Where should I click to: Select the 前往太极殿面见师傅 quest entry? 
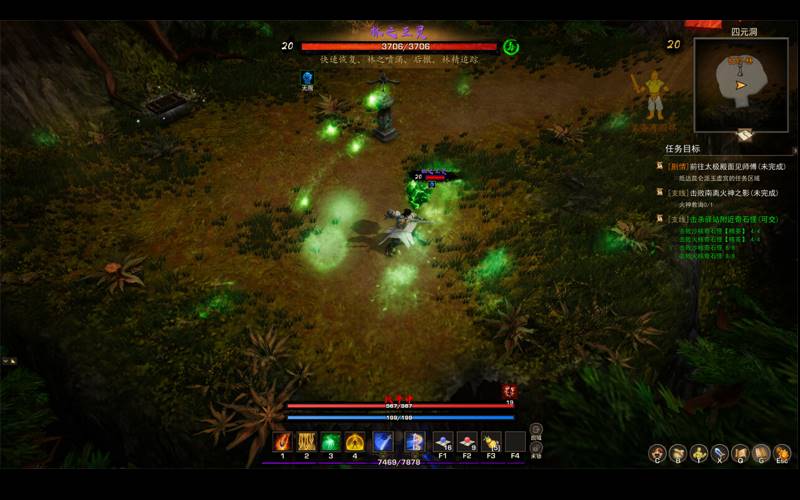tap(726, 167)
